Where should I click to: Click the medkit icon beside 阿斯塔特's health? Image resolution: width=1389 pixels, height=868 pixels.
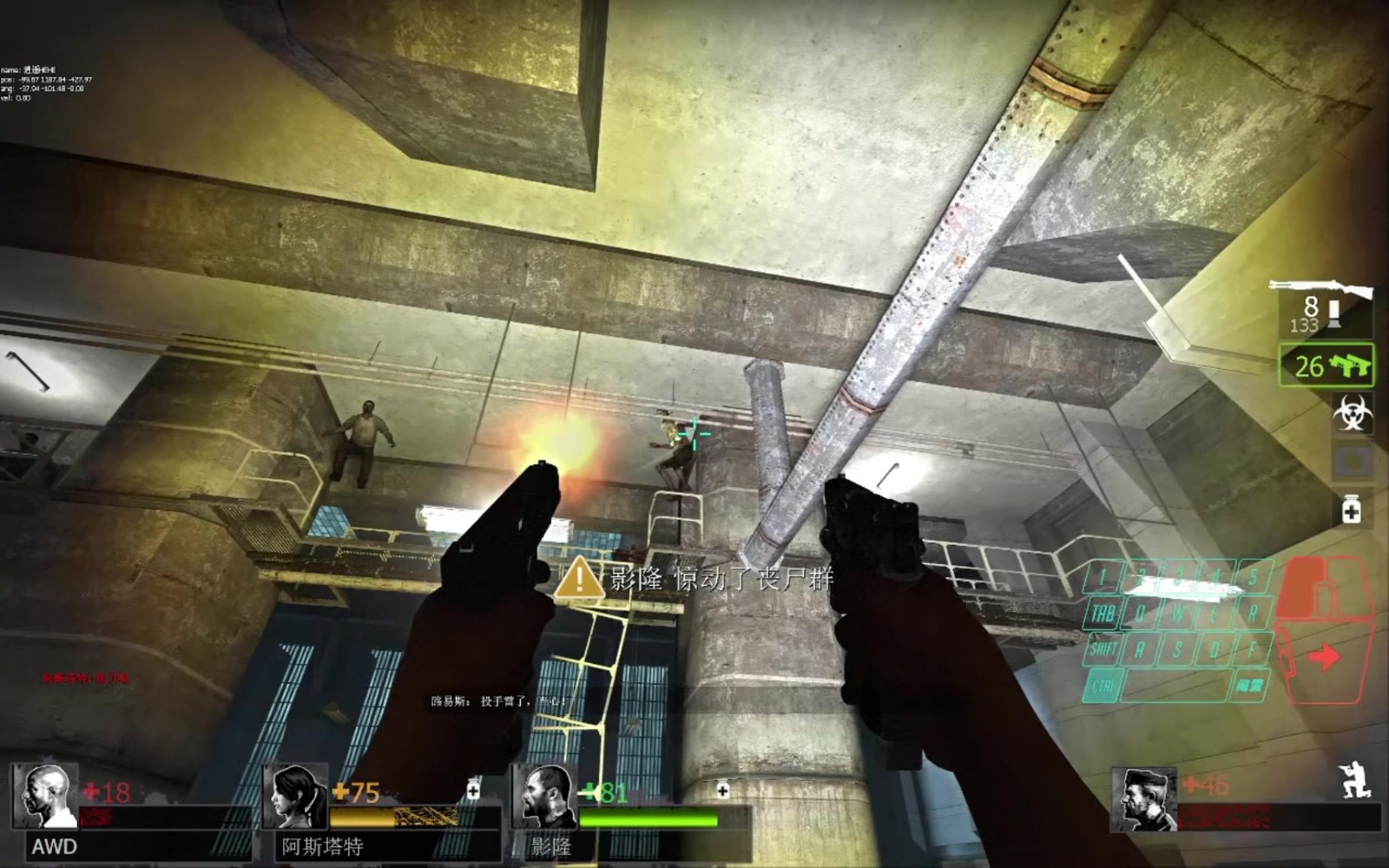click(x=473, y=789)
